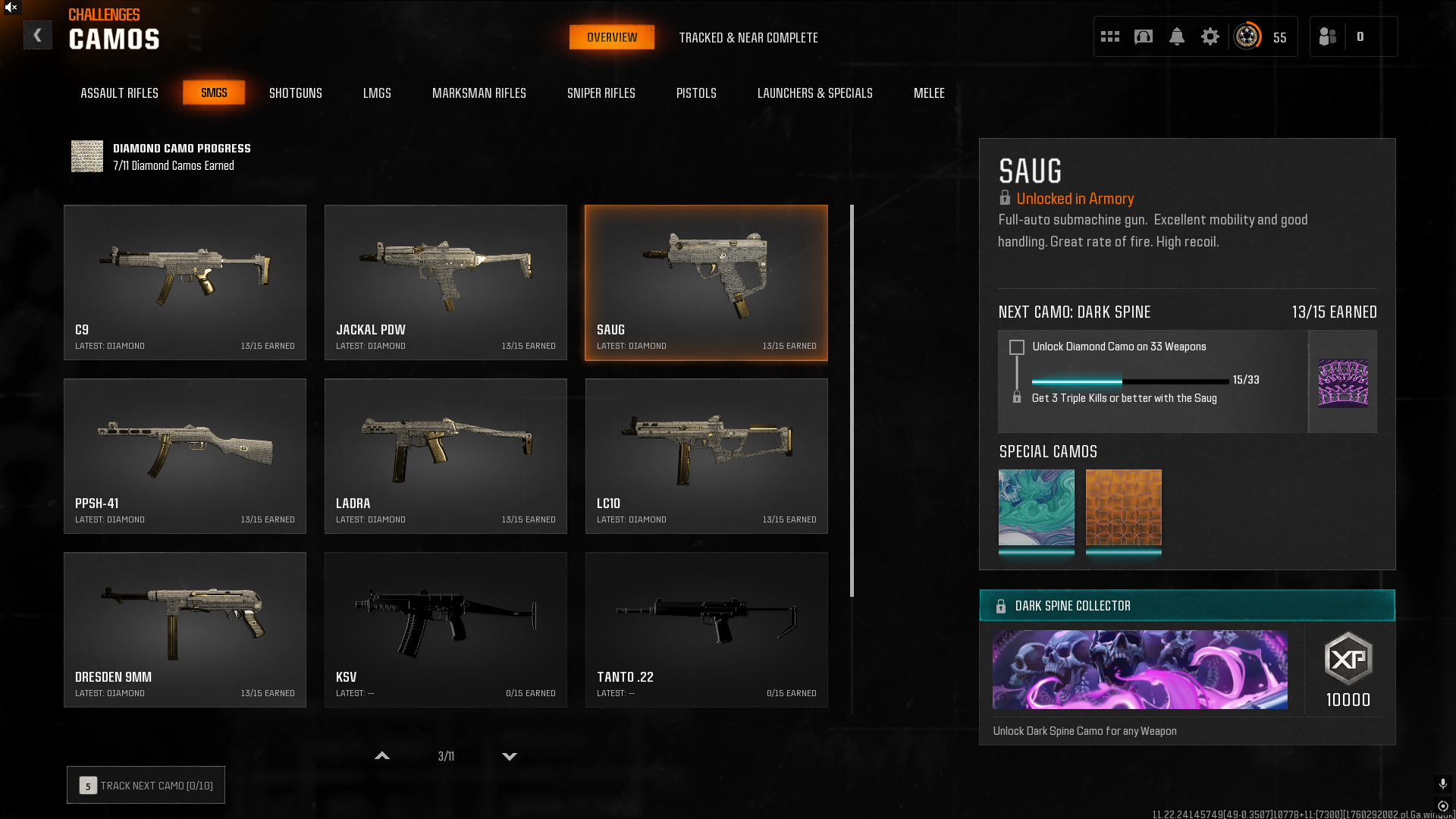
Task: Check notifications via the bell icon
Action: (x=1176, y=36)
